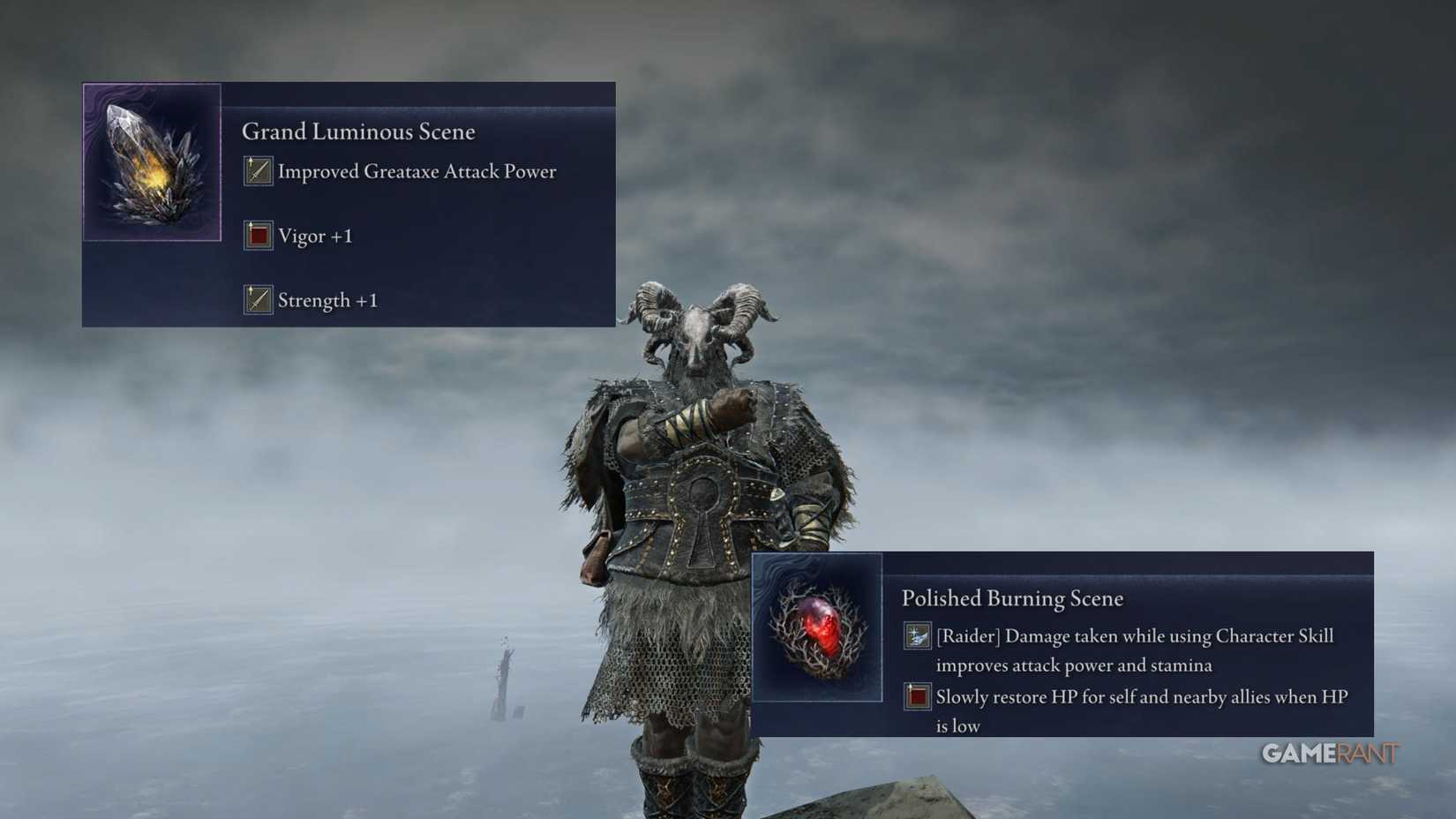Select the Polished Burning Scene title text
1456x819 pixels.
[x=1011, y=597]
